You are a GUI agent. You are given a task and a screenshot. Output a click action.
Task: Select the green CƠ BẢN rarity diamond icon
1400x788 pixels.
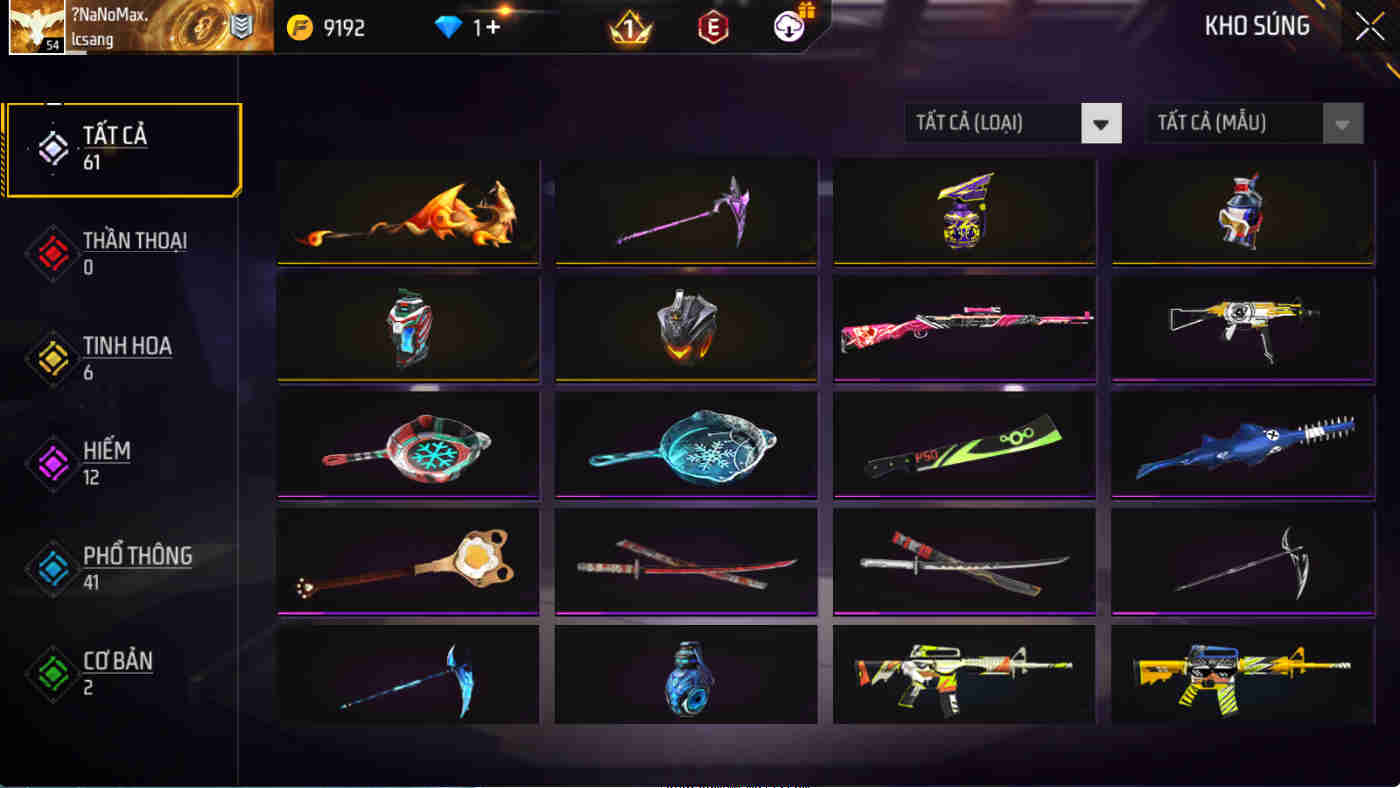click(52, 672)
